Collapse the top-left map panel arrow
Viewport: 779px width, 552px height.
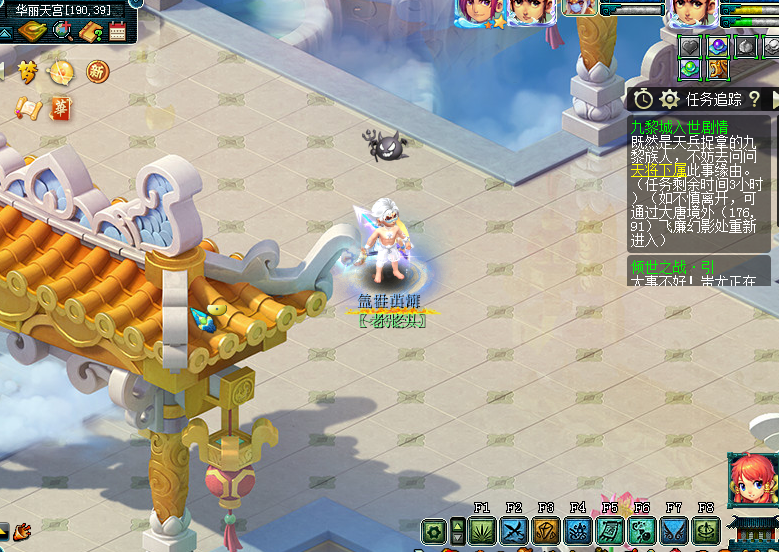[5, 33]
